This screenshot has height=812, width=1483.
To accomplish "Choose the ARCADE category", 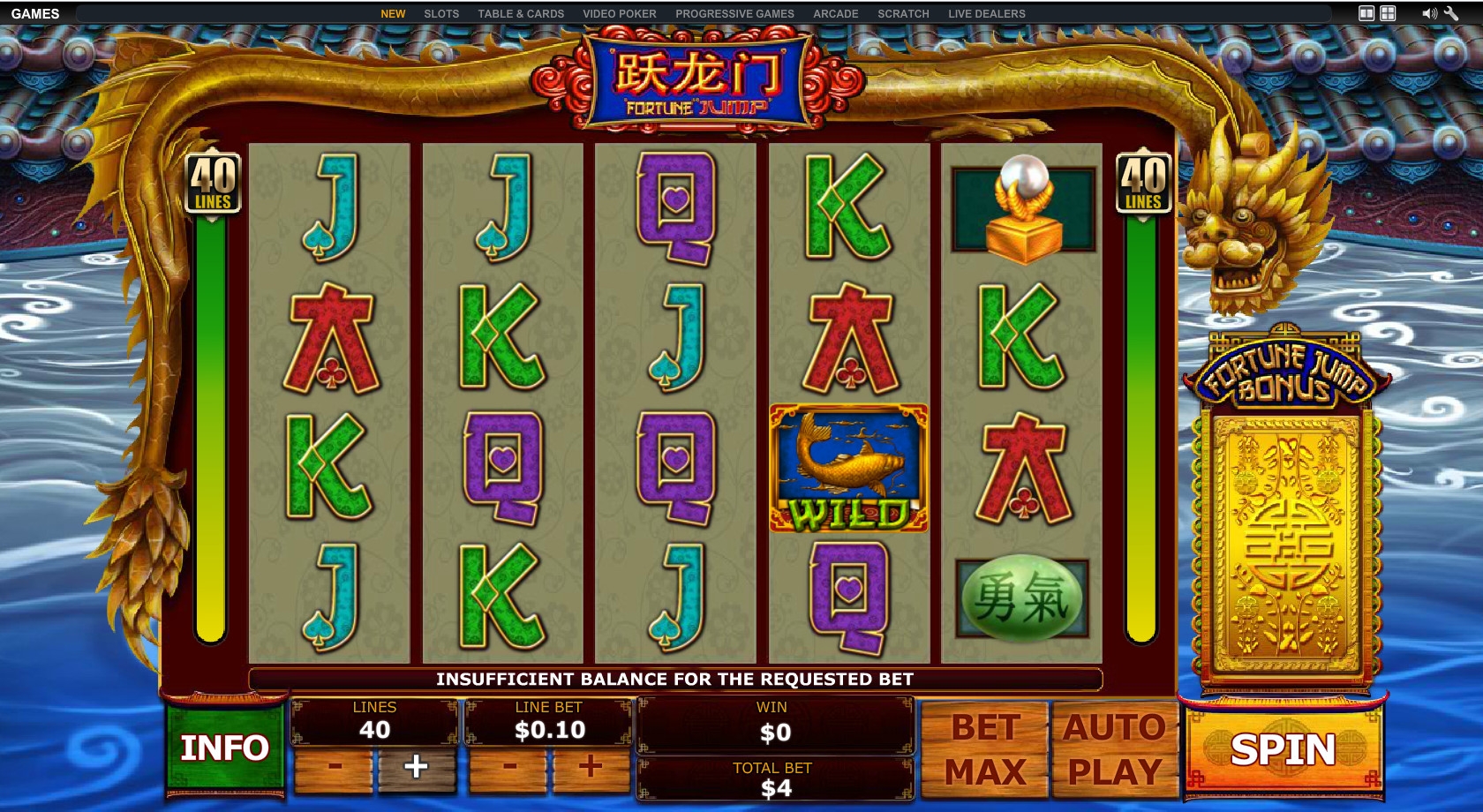I will (836, 14).
